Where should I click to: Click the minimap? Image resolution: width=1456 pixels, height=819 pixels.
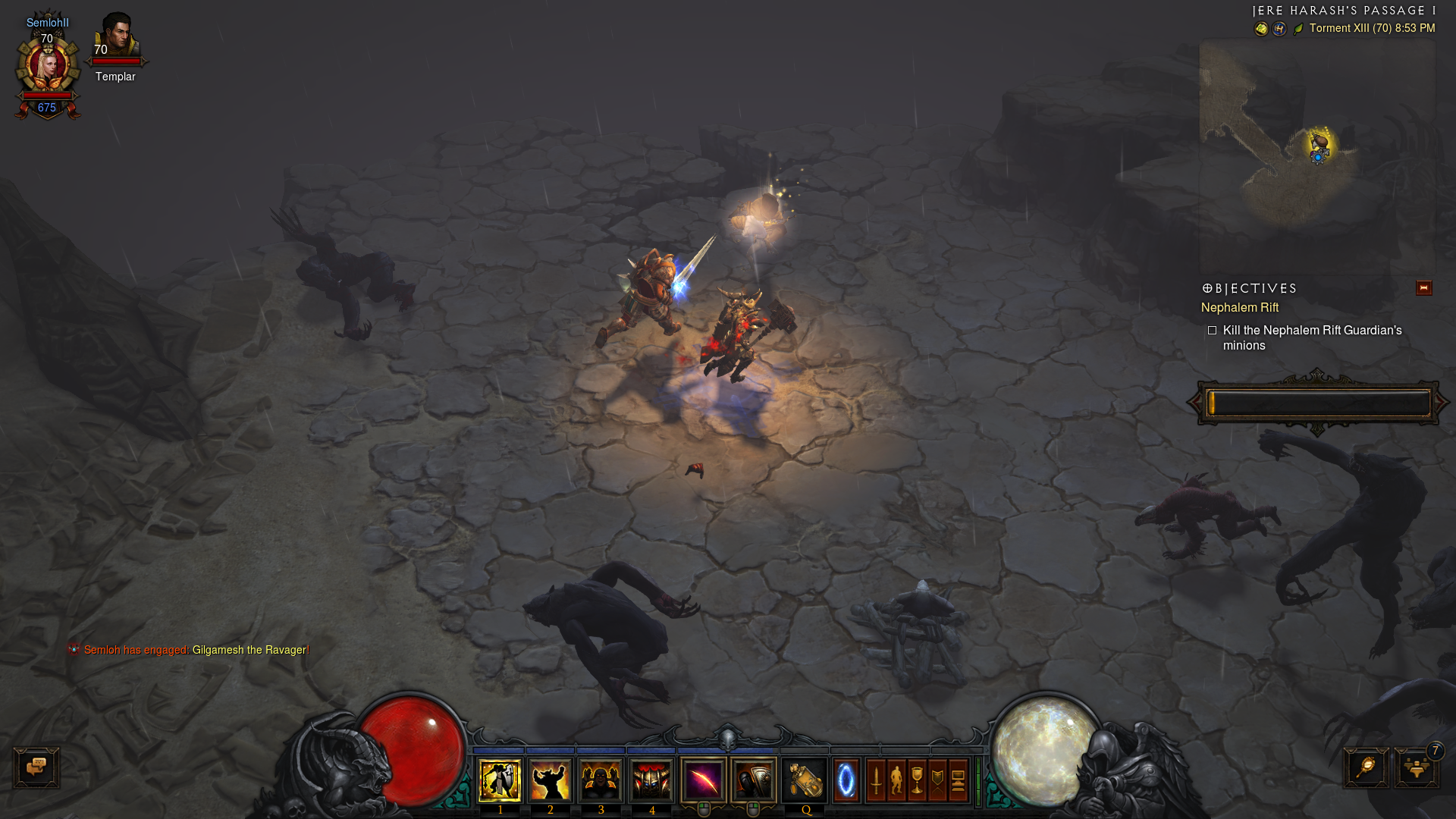(1317, 152)
